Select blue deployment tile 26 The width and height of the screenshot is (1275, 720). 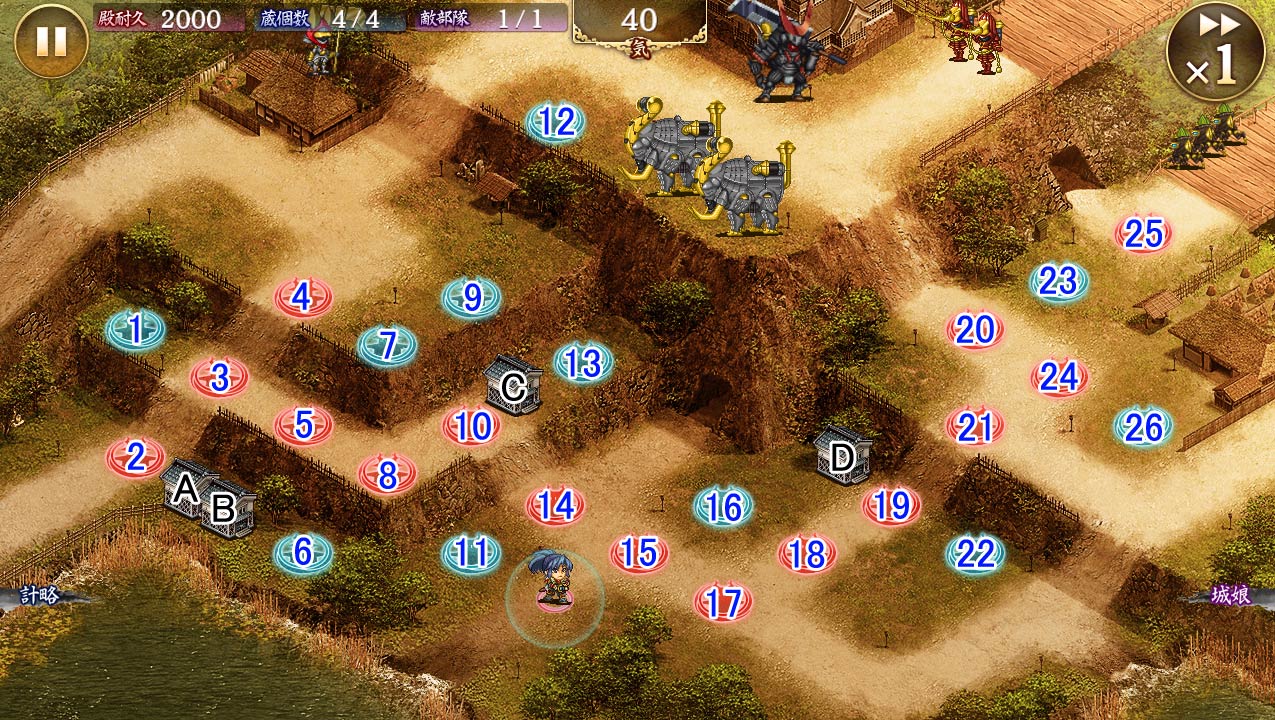coord(1143,428)
